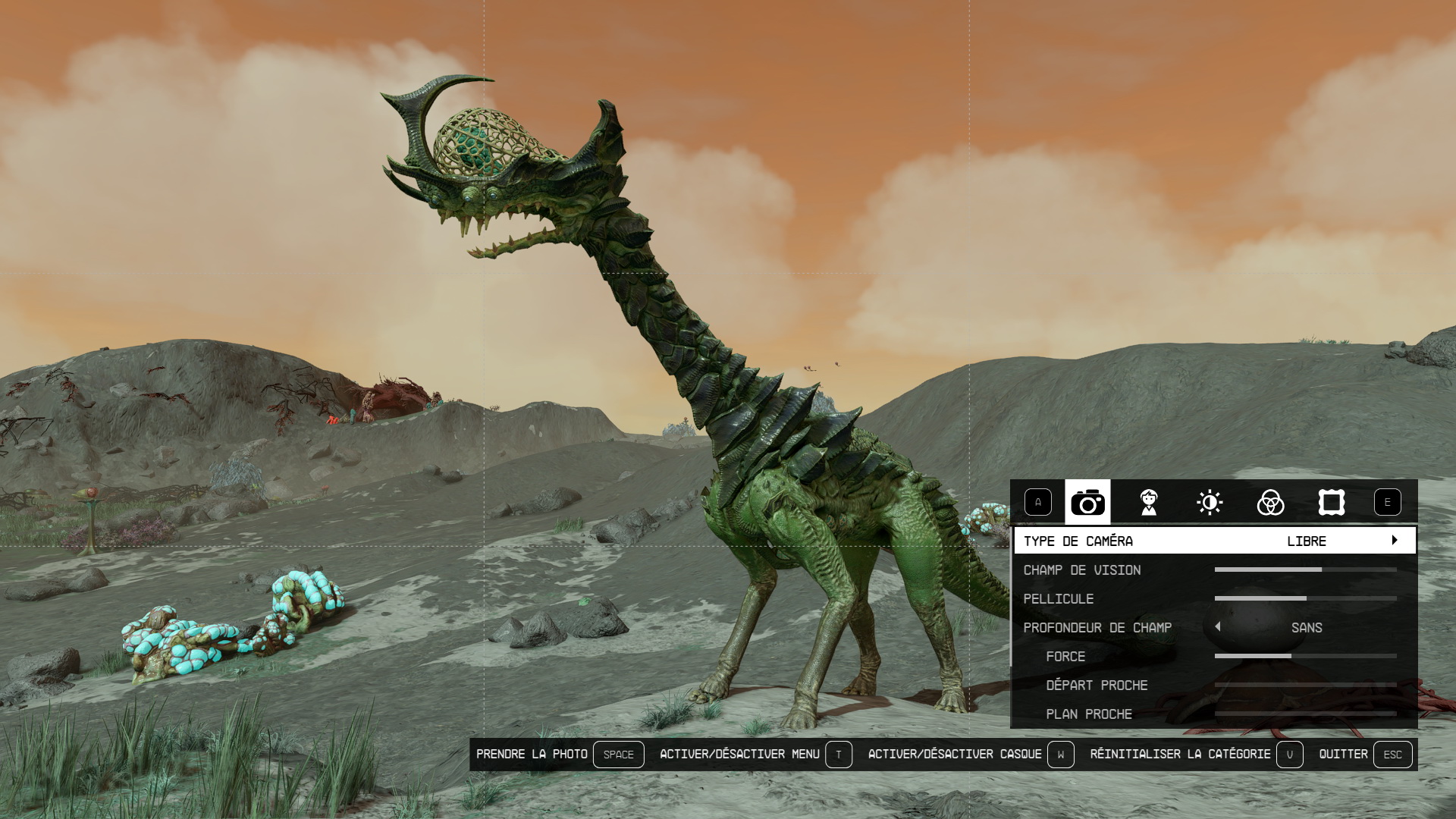Switch to the sun lighting tab

(1210, 502)
